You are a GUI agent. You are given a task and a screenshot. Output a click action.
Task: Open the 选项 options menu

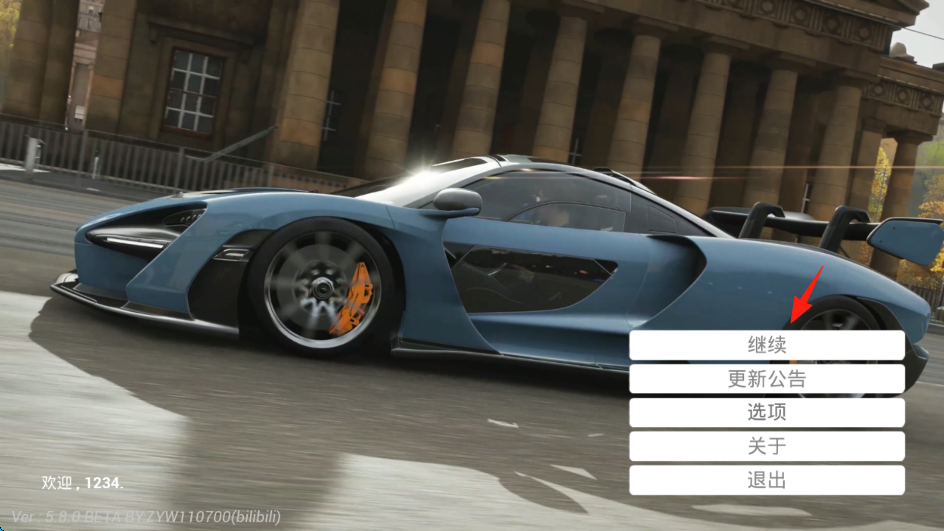pos(767,413)
